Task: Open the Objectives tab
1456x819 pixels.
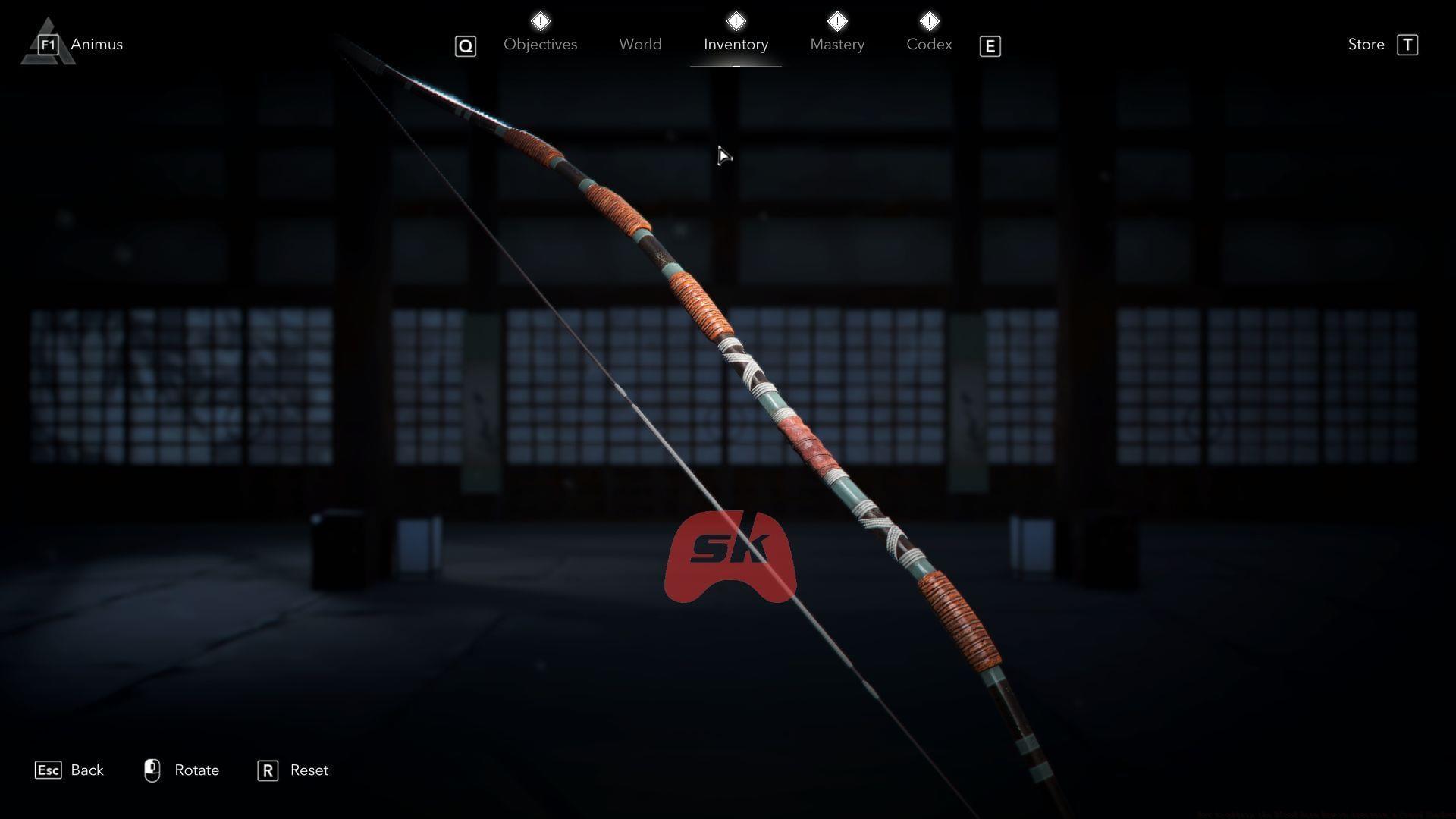Action: click(540, 45)
